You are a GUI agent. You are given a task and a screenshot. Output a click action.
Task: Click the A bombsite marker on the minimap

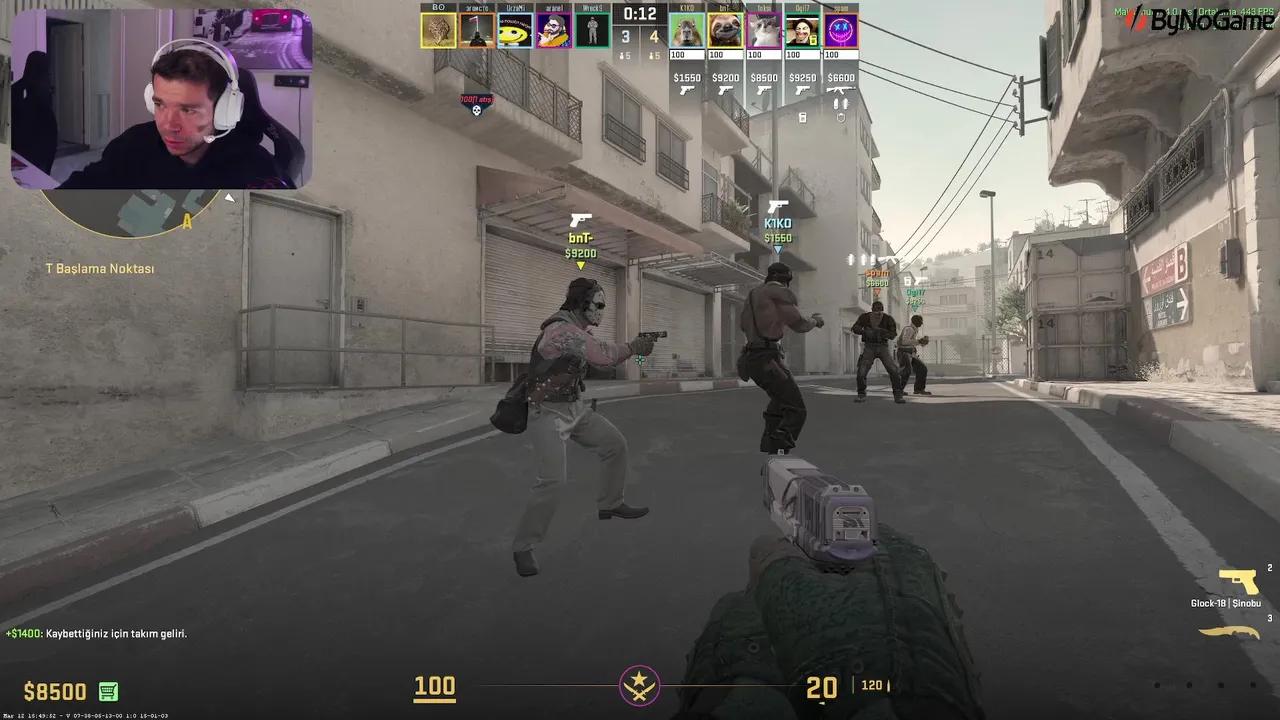coord(186,222)
